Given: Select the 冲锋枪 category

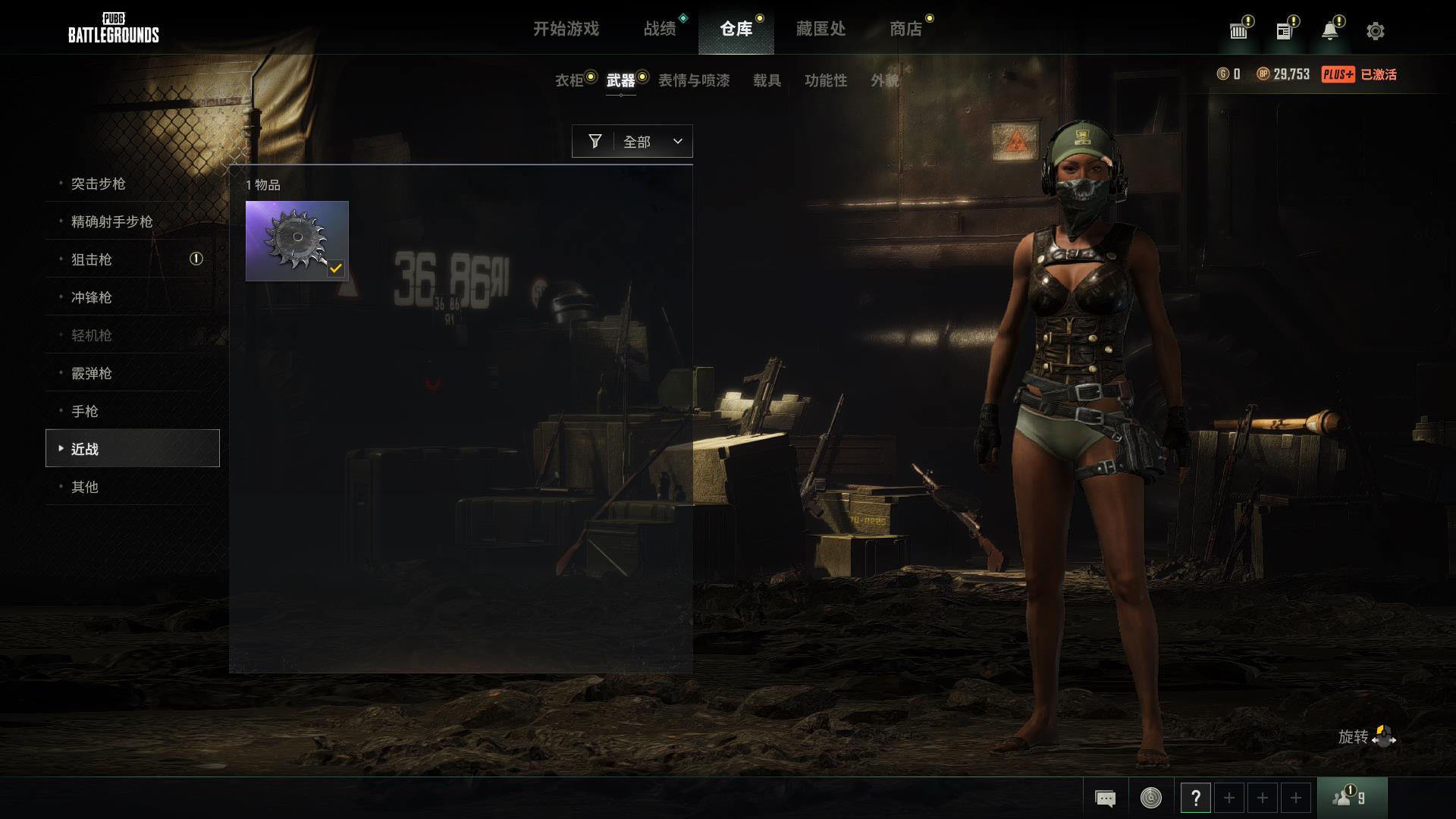Looking at the screenshot, I should (92, 297).
